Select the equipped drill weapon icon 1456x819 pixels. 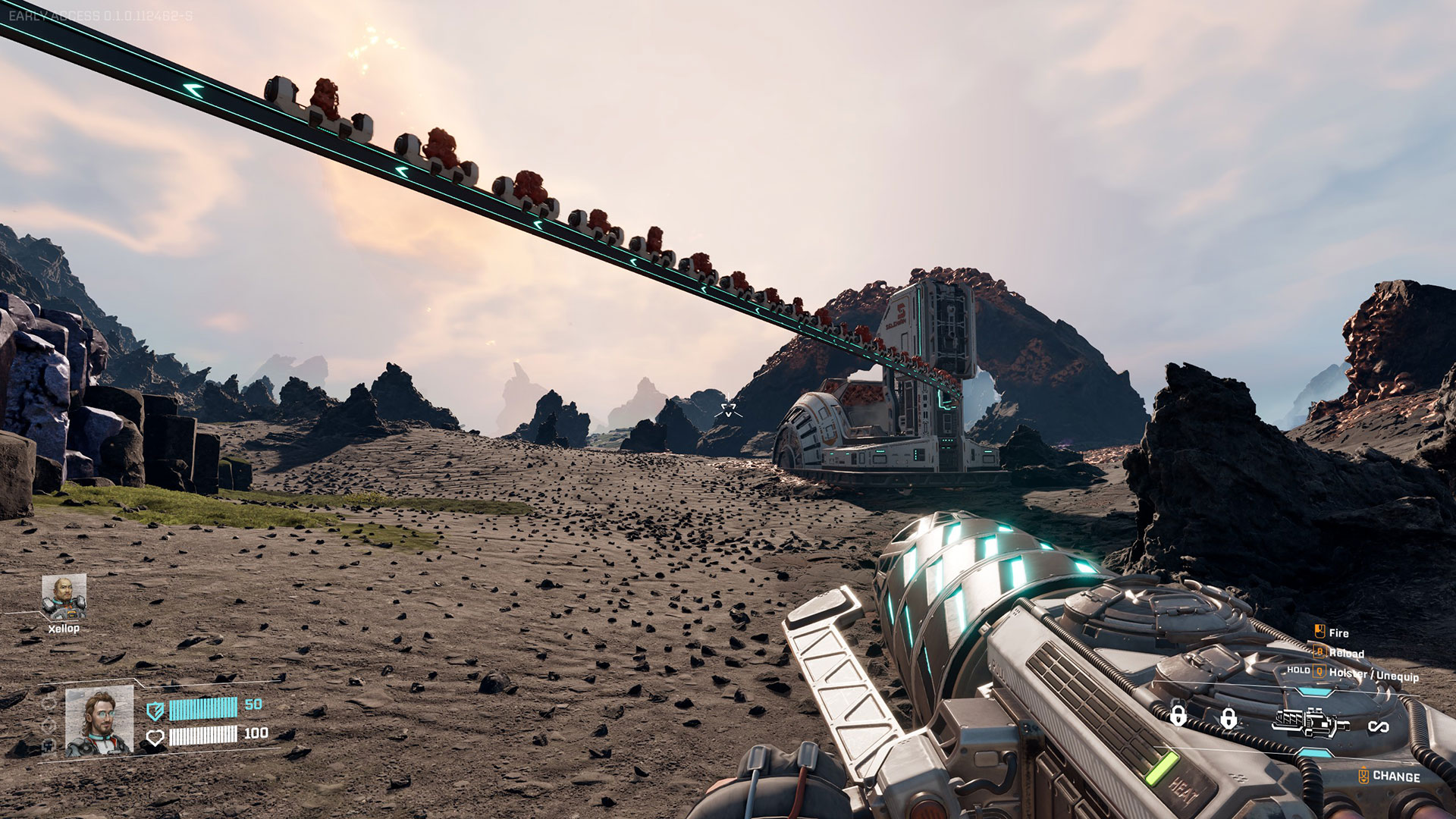1311,722
